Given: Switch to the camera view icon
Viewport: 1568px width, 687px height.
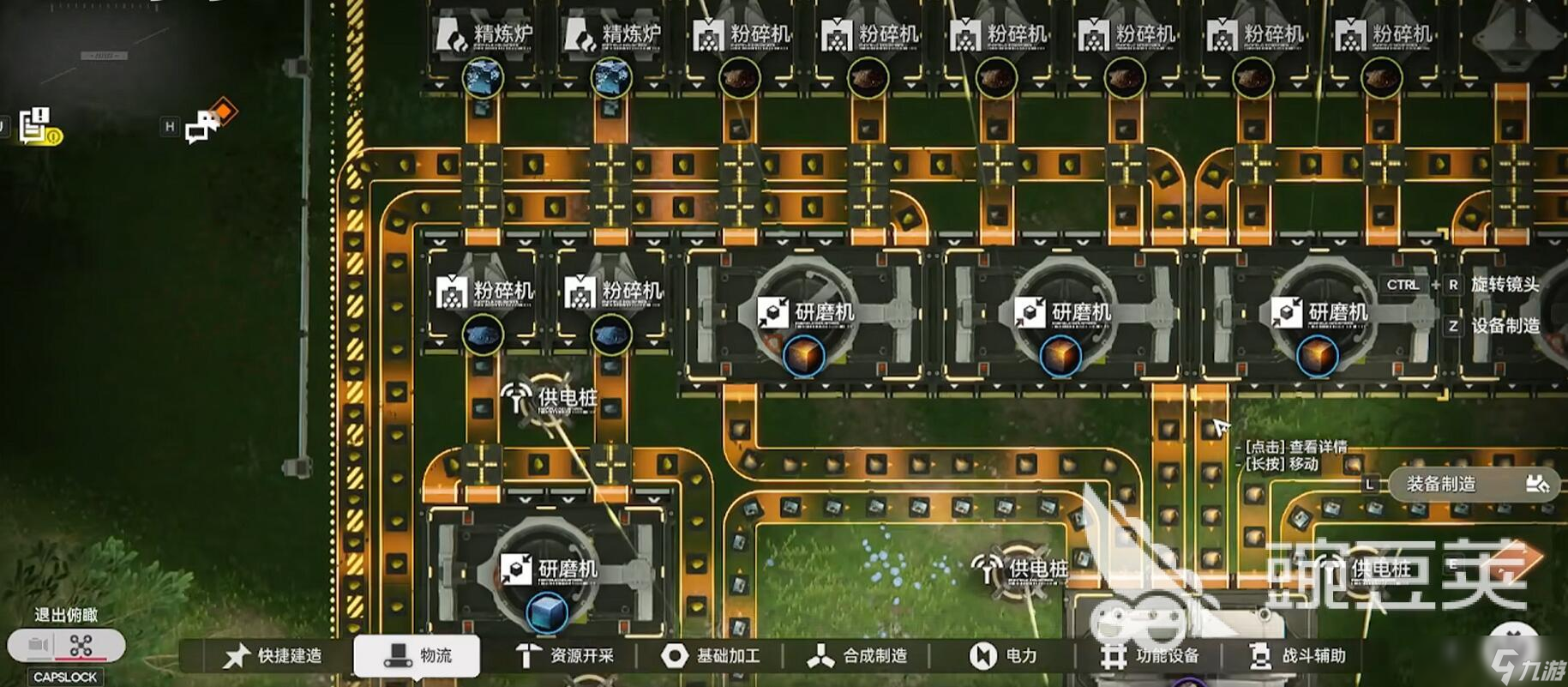Looking at the screenshot, I should pos(37,645).
